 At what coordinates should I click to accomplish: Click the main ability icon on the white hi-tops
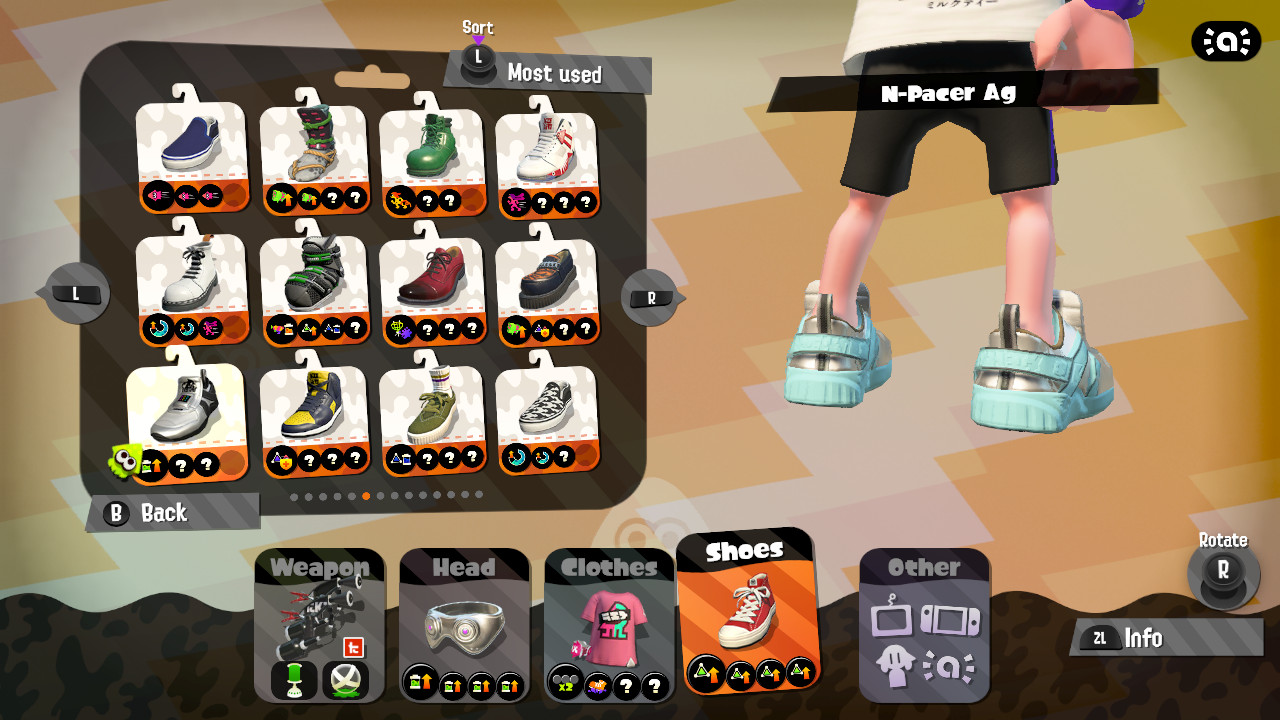click(514, 200)
